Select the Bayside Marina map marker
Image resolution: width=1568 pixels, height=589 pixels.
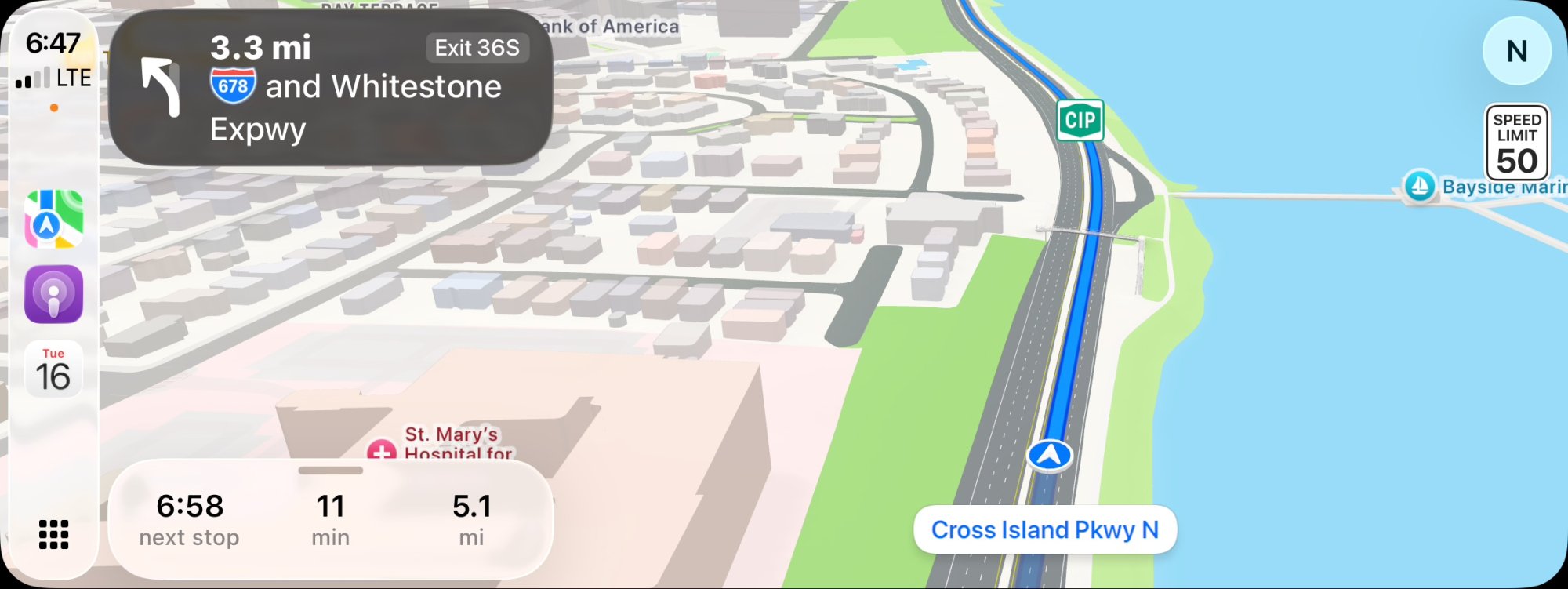1419,187
